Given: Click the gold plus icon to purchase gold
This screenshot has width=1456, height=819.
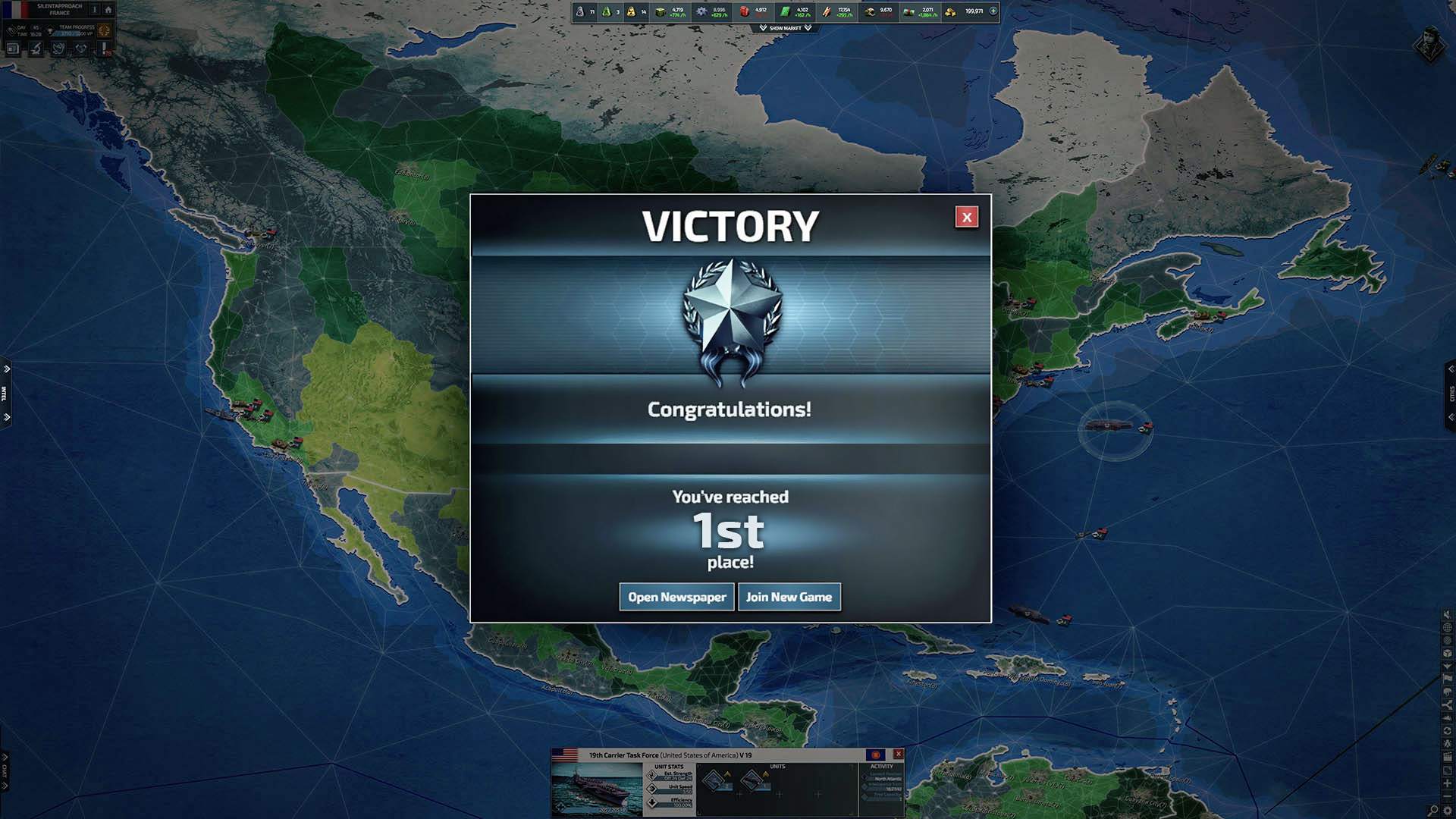Looking at the screenshot, I should 993,11.
